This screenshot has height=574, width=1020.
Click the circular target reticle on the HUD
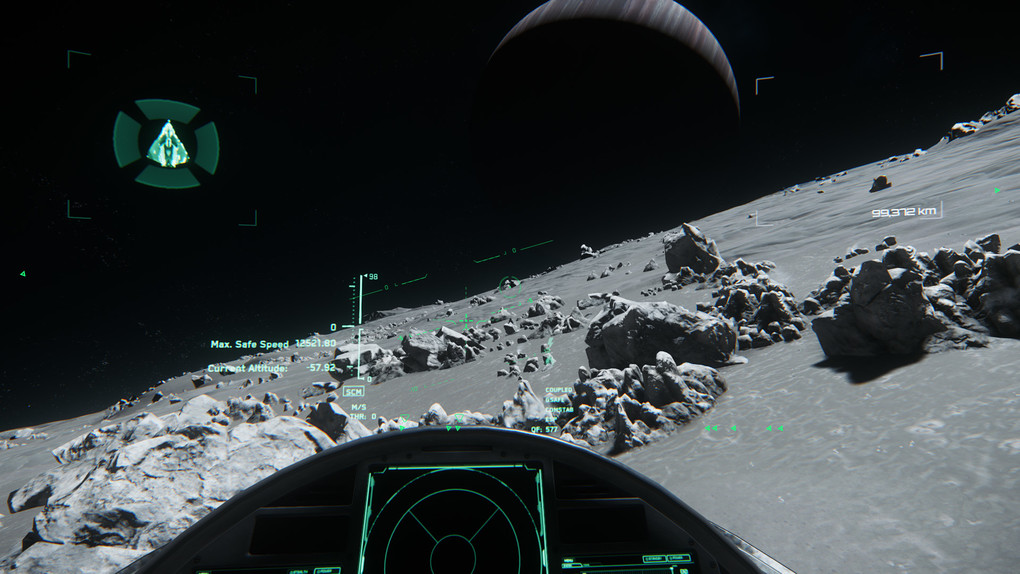coord(509,283)
